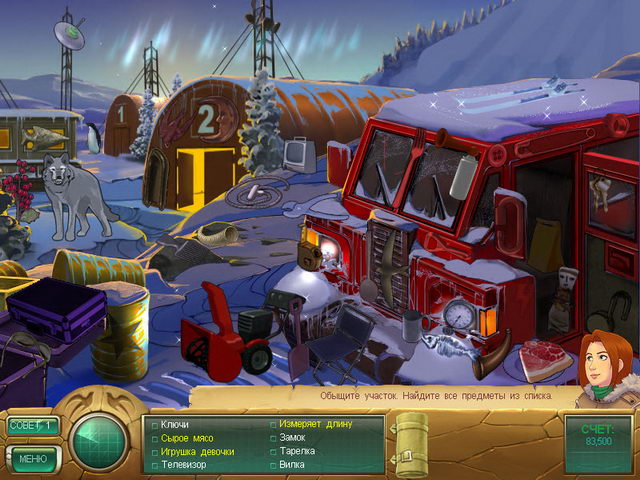
Task: Pick the Игрушка девочки list entry
Action: click(197, 451)
